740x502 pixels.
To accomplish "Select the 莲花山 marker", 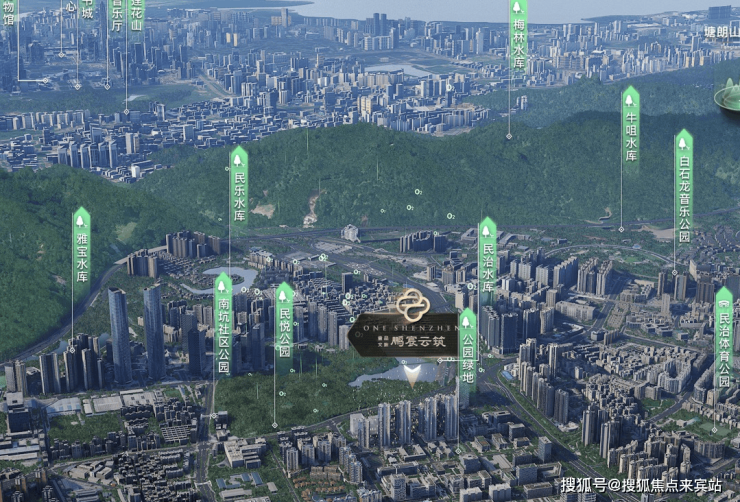I will [x=137, y=13].
